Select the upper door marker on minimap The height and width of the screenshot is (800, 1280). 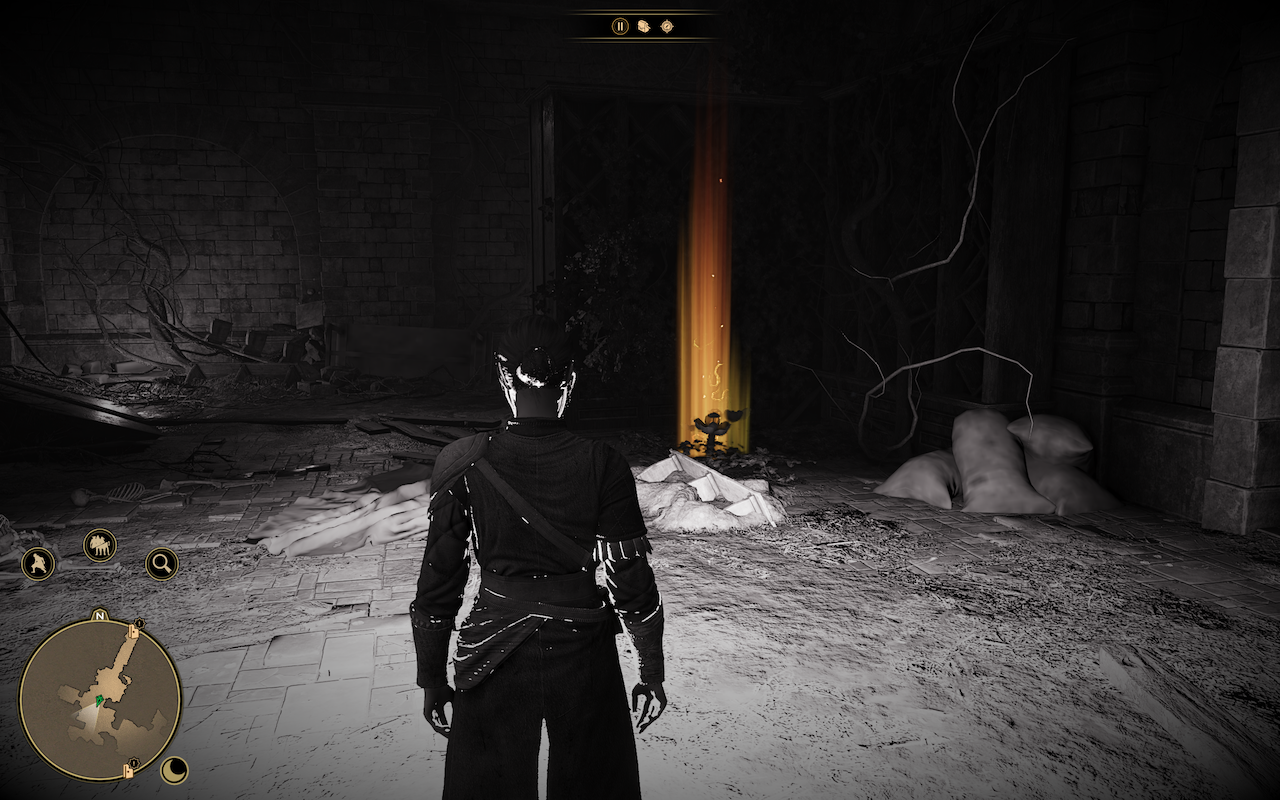pos(133,632)
